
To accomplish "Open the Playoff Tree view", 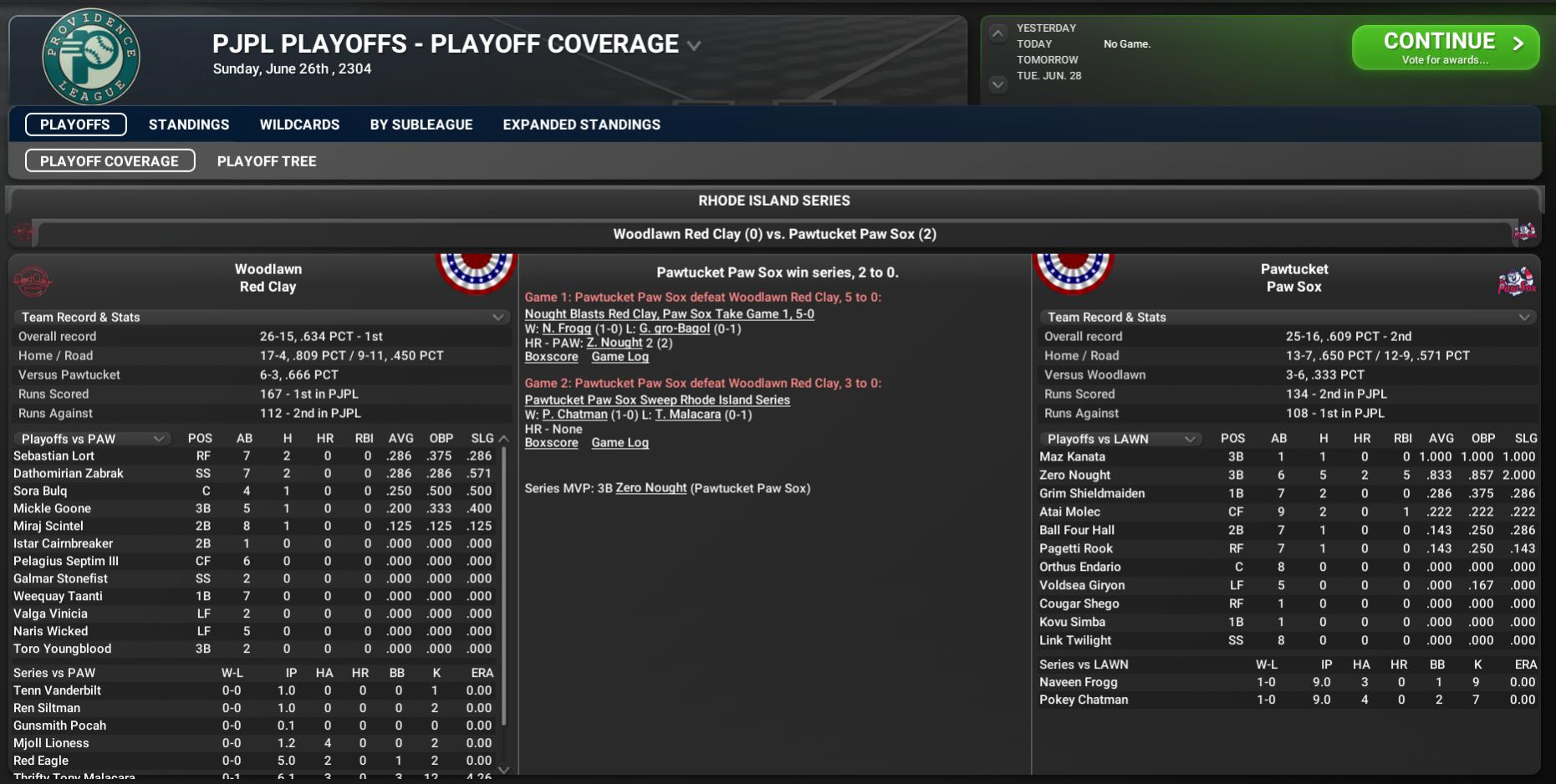I will coord(267,161).
